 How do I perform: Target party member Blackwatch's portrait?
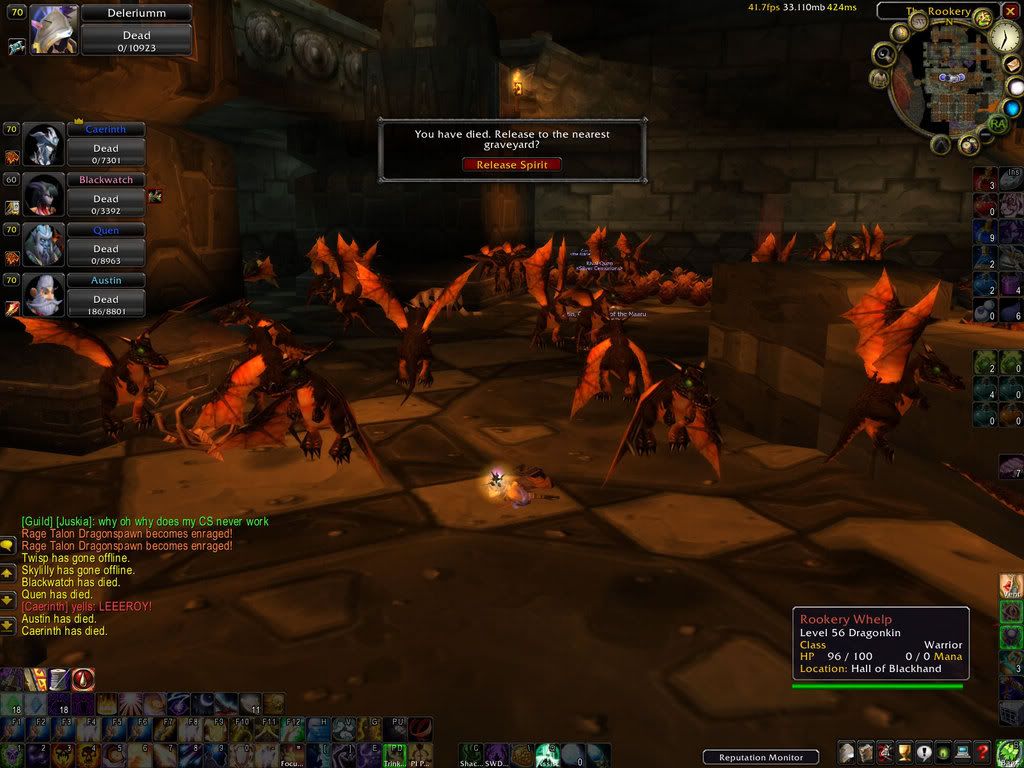tap(43, 196)
